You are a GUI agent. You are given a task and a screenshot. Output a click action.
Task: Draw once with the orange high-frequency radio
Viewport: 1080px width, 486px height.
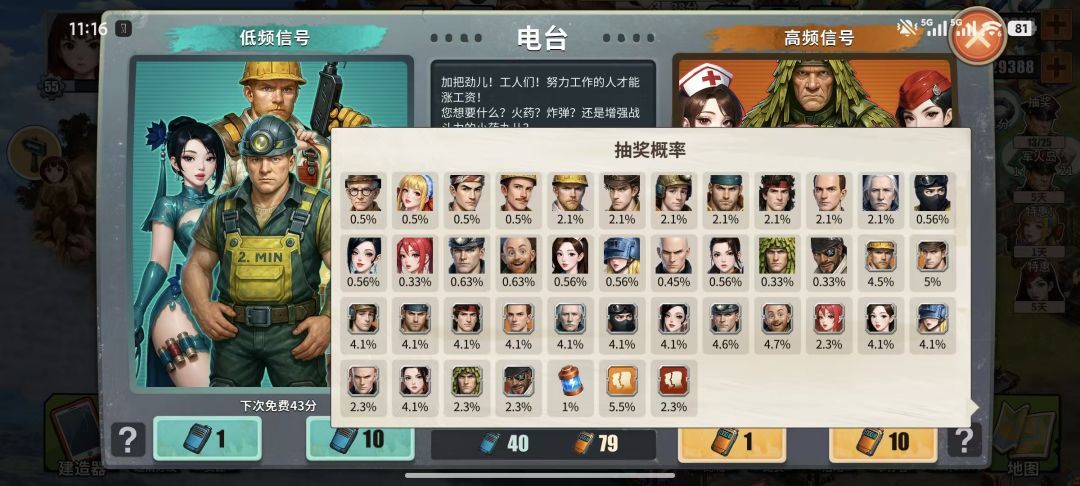point(731,438)
